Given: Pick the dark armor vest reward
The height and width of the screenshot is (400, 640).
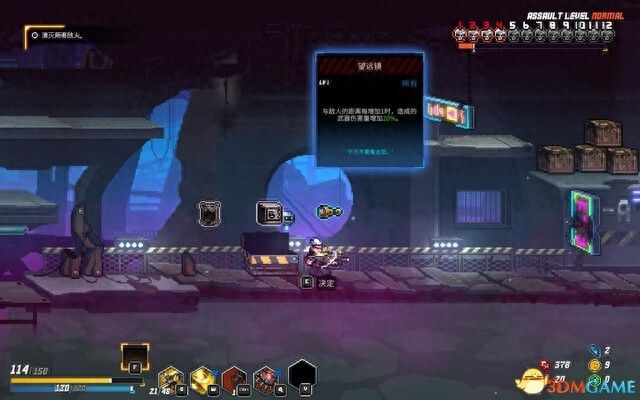Looking at the screenshot, I should [209, 212].
